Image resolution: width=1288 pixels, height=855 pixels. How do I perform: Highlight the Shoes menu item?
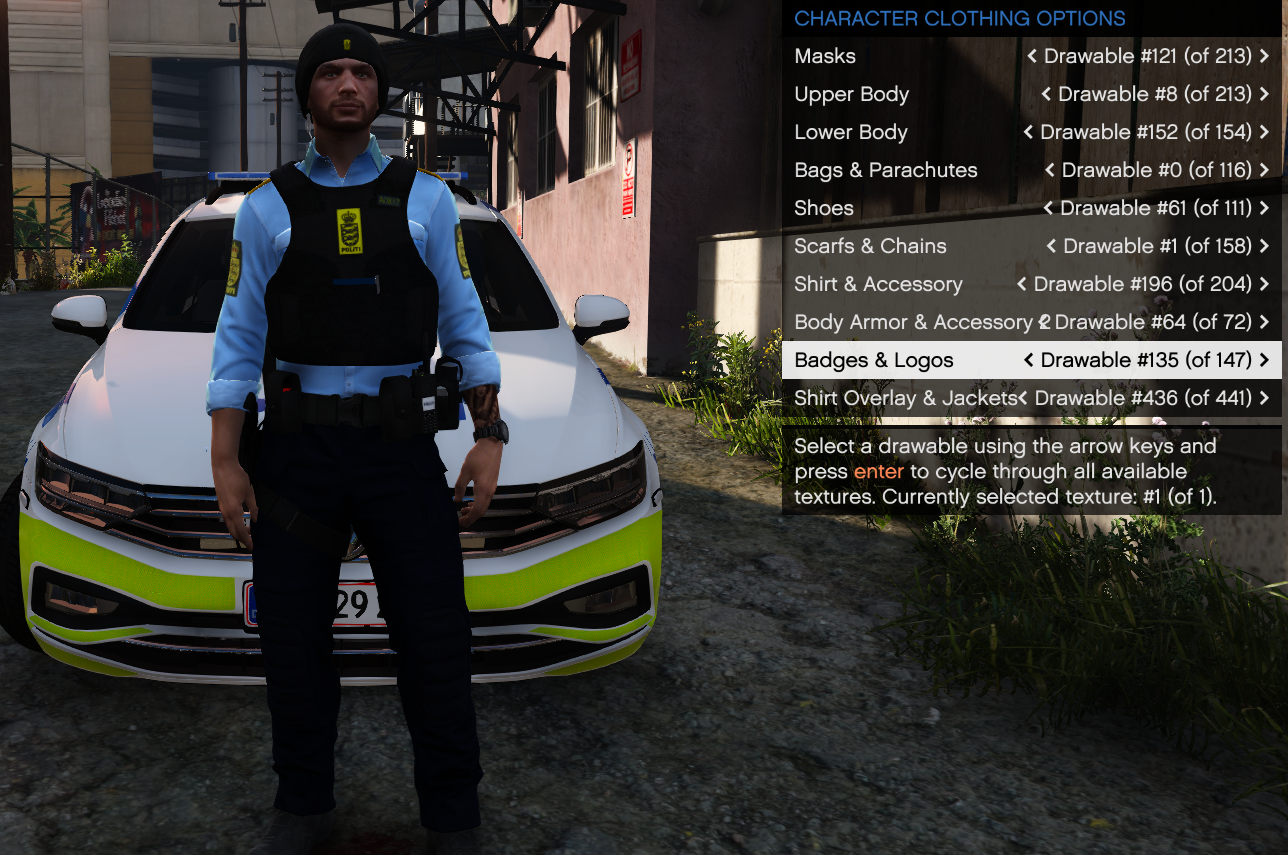pyautogui.click(x=824, y=209)
